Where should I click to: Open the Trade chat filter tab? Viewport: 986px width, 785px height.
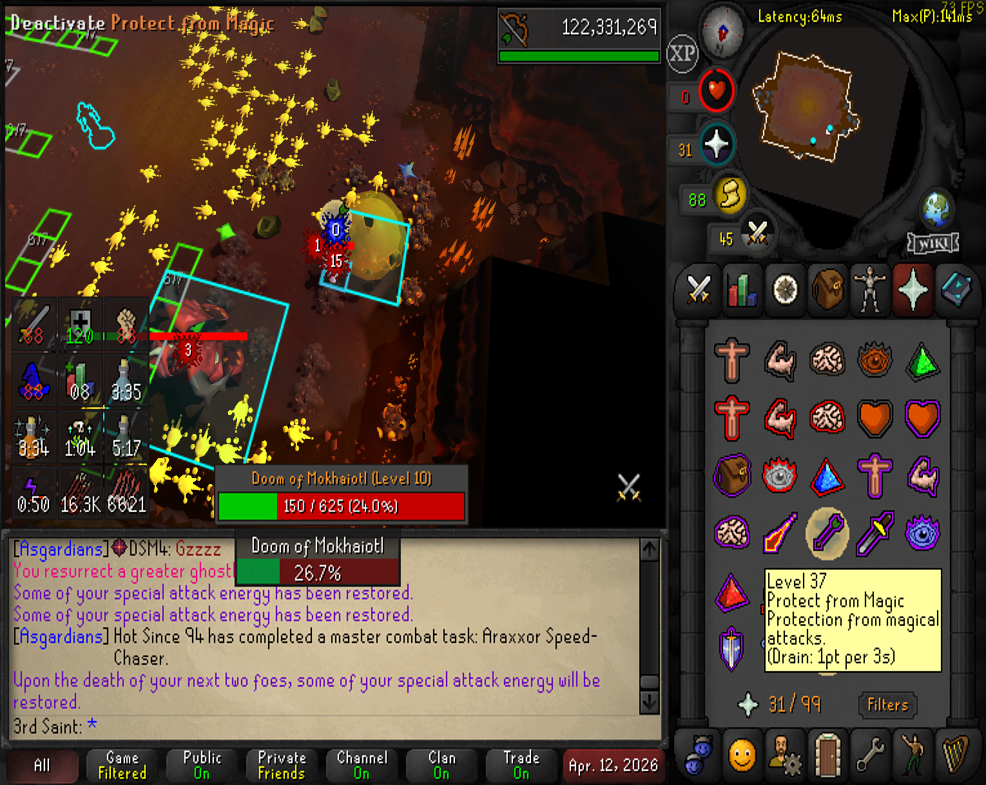[x=521, y=765]
